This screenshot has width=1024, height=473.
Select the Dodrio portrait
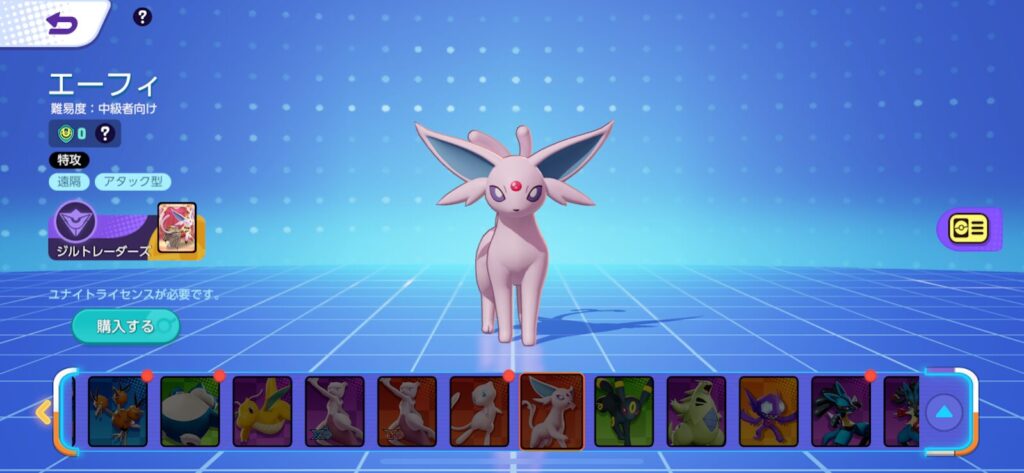coord(117,411)
